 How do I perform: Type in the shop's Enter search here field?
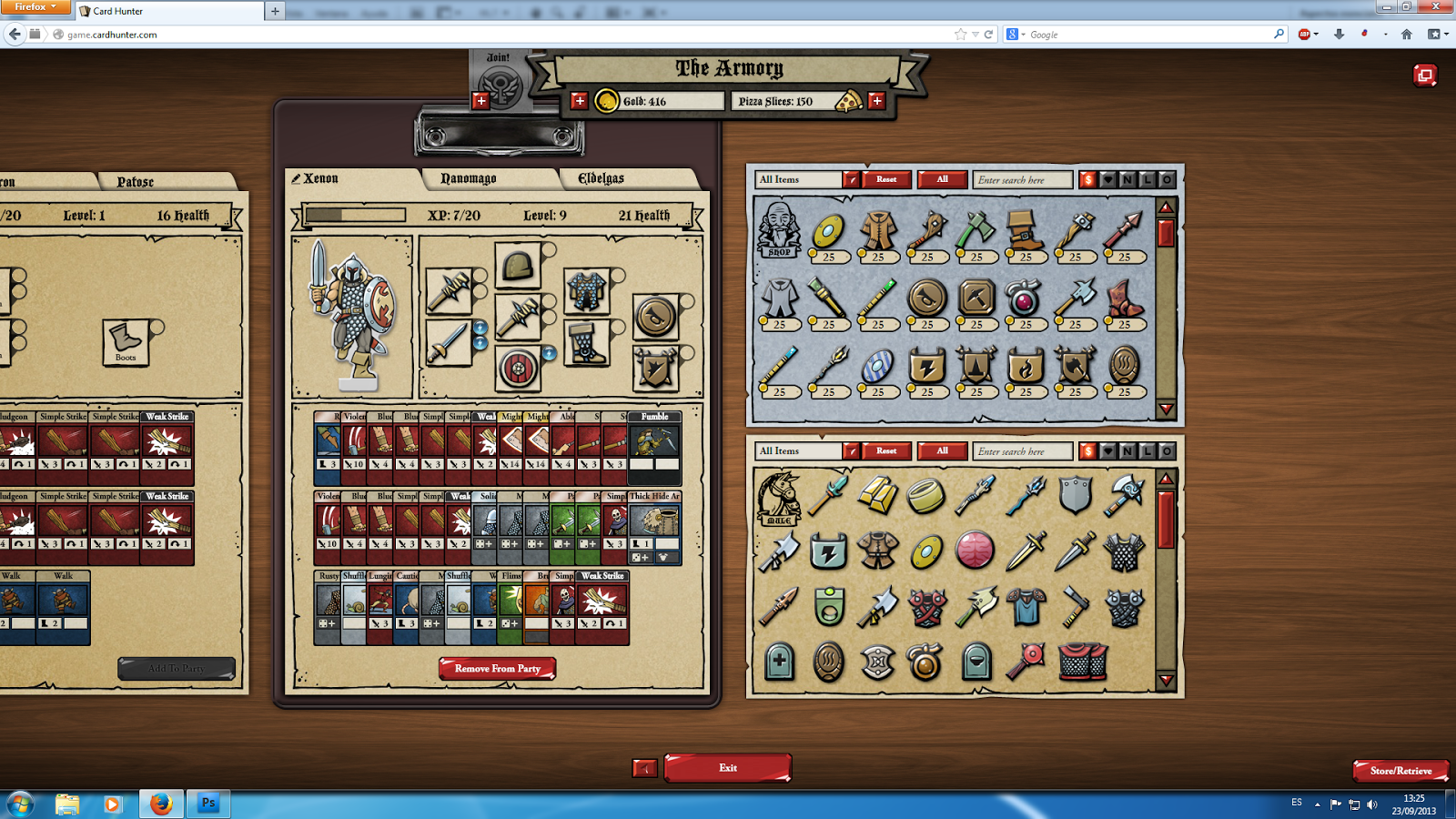(1021, 179)
